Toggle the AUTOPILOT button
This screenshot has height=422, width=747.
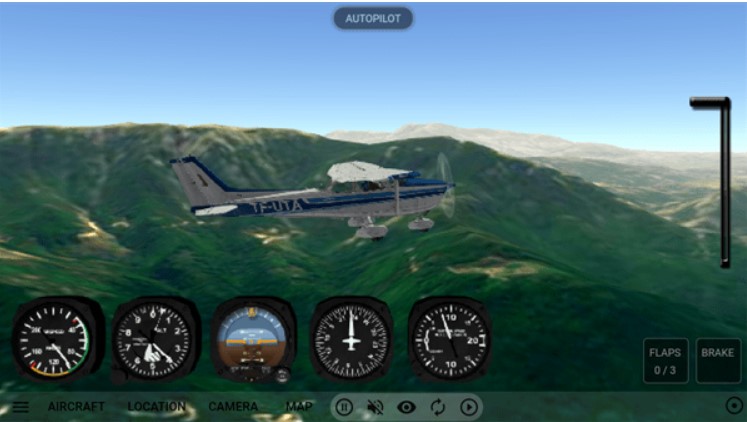click(x=372, y=18)
